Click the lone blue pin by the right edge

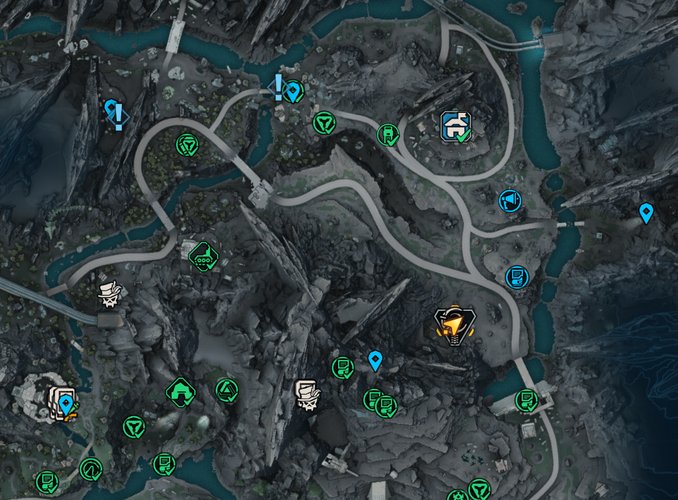tap(646, 212)
